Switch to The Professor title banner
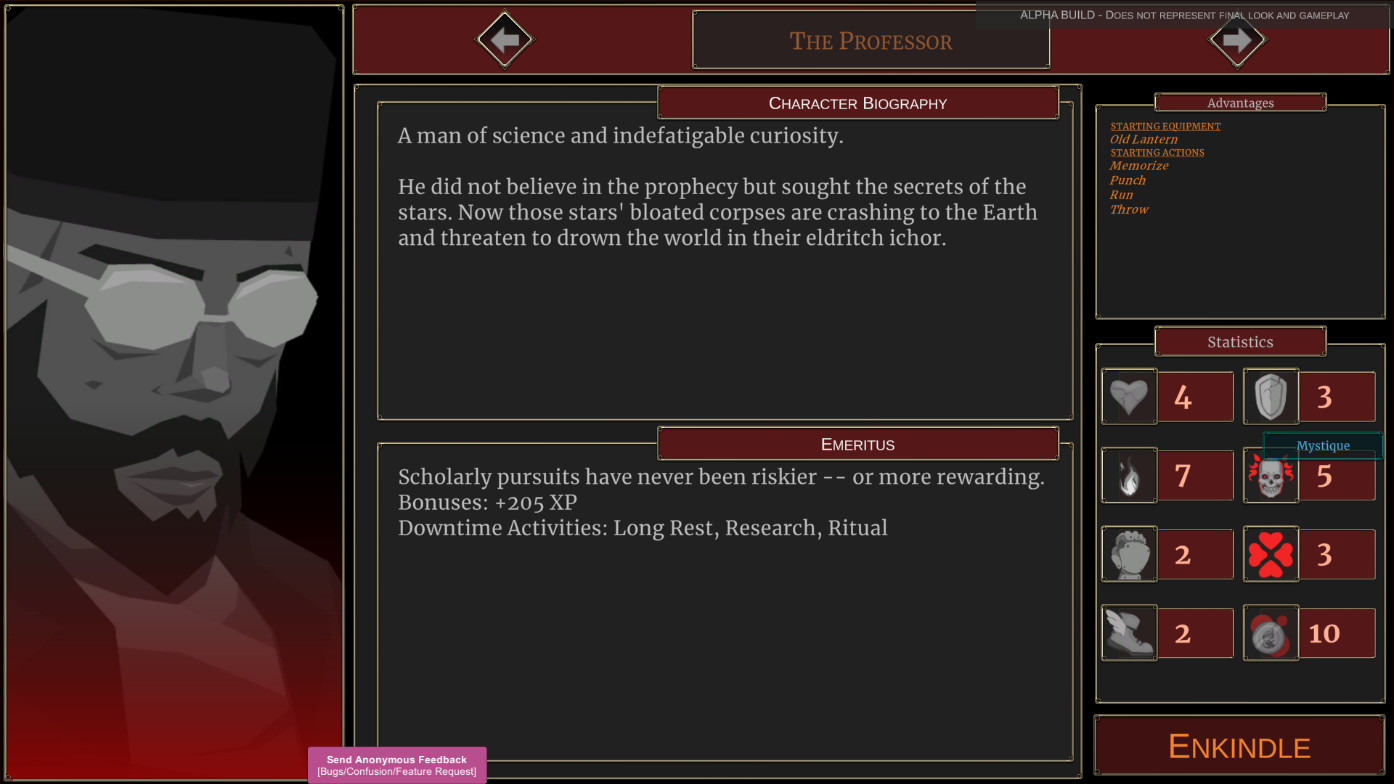This screenshot has height=784, width=1394. (870, 41)
